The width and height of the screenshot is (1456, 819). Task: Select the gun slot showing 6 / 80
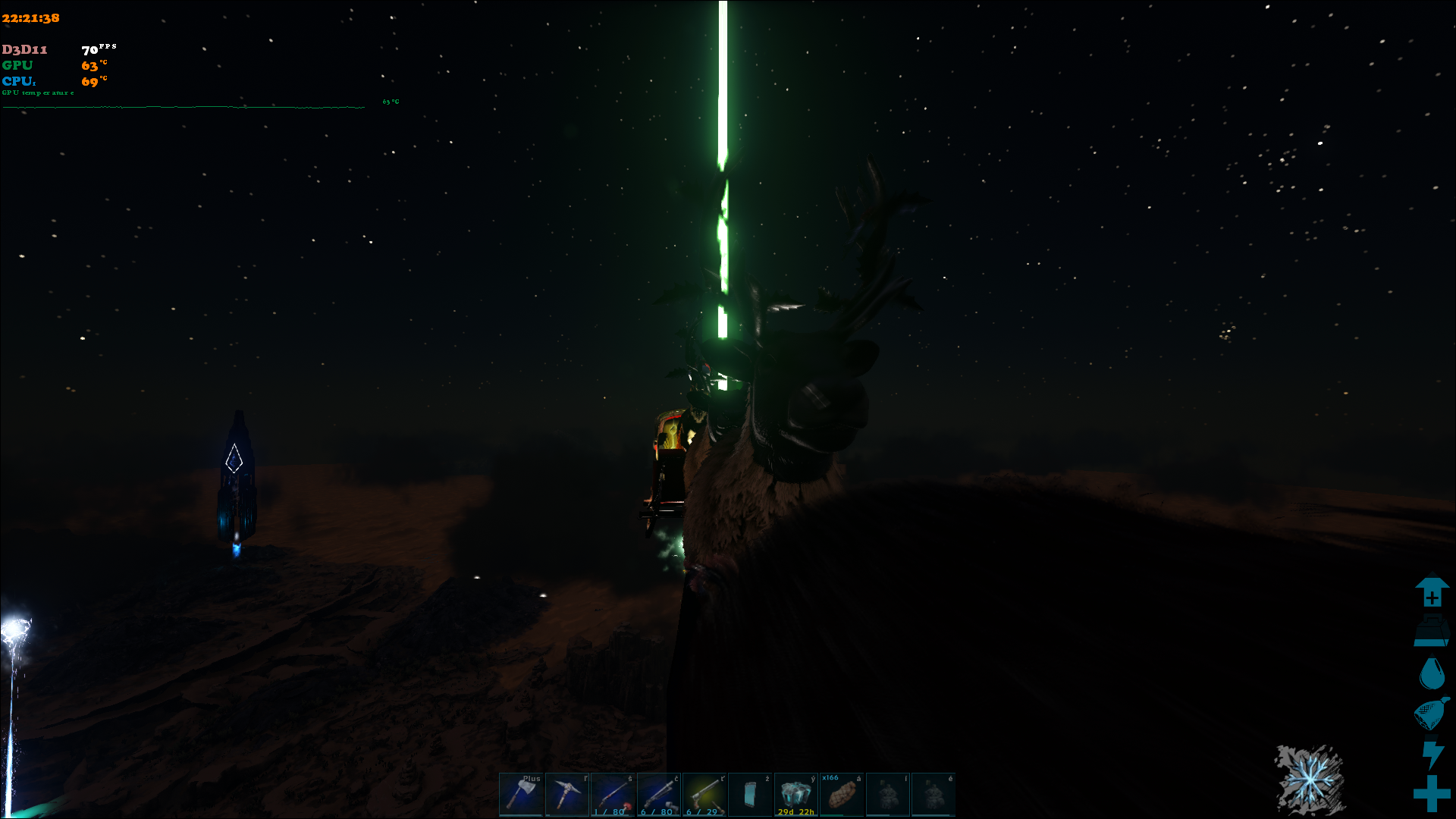pyautogui.click(x=659, y=794)
